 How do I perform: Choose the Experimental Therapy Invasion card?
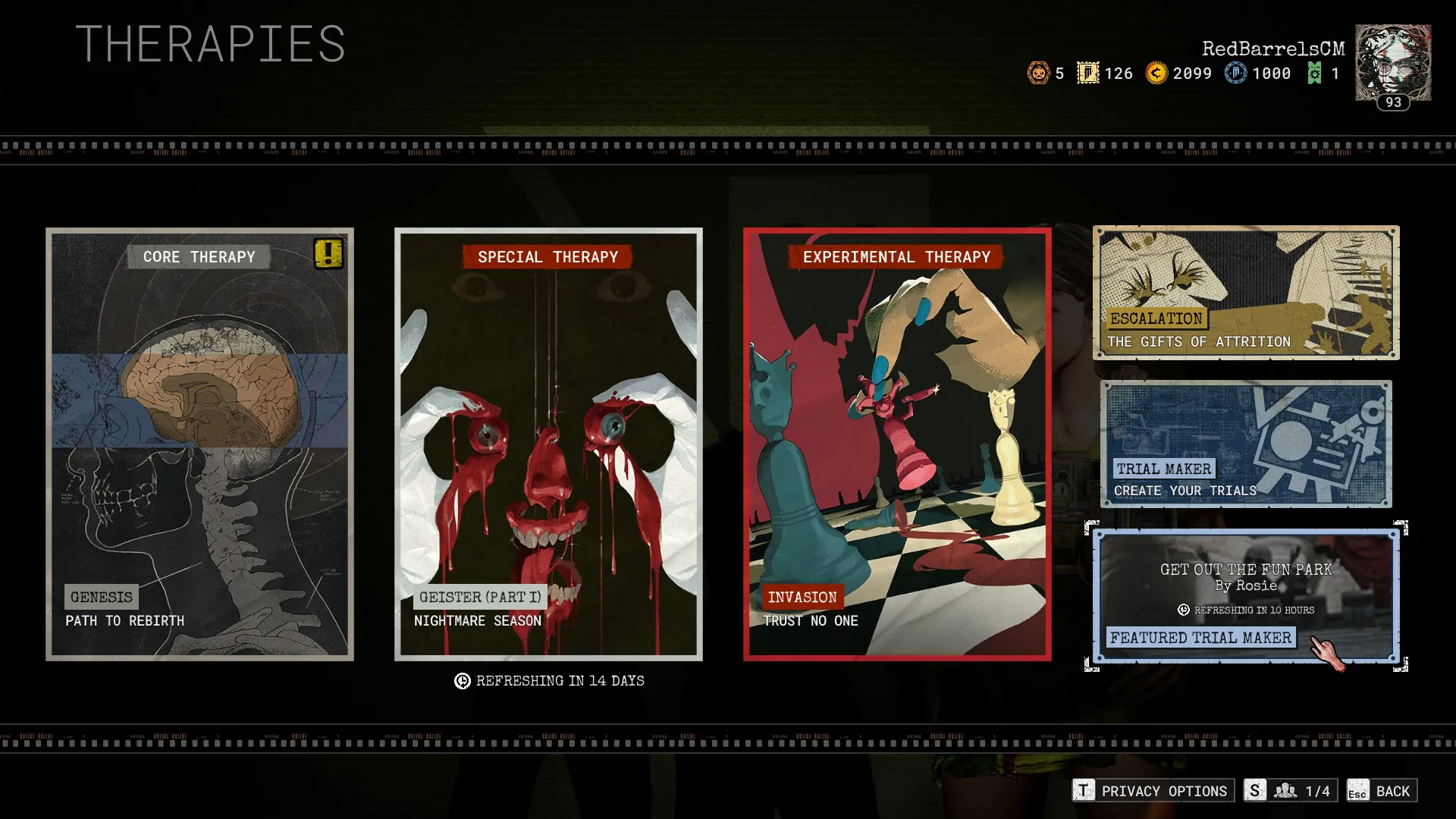coord(897,444)
